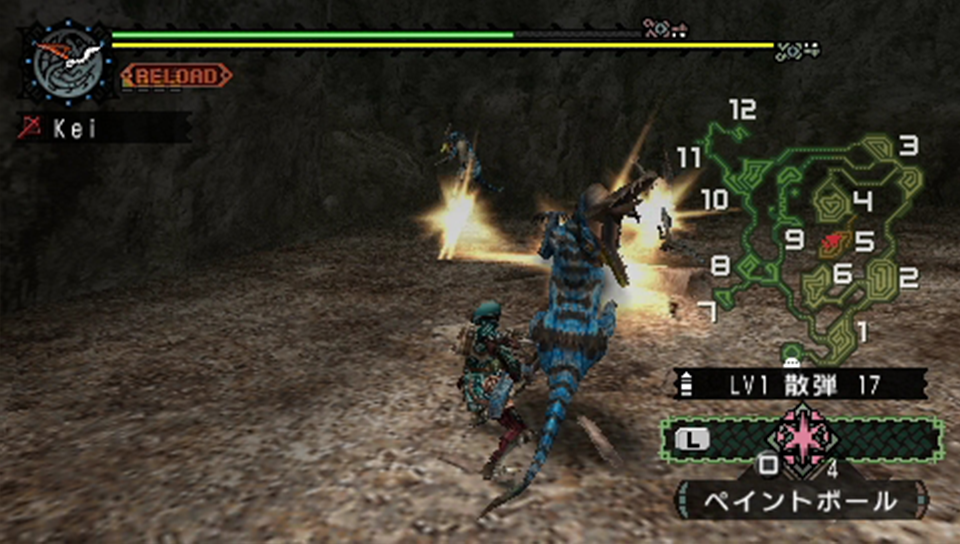
Task: Click the ペイントボール item name label
Action: [801, 499]
